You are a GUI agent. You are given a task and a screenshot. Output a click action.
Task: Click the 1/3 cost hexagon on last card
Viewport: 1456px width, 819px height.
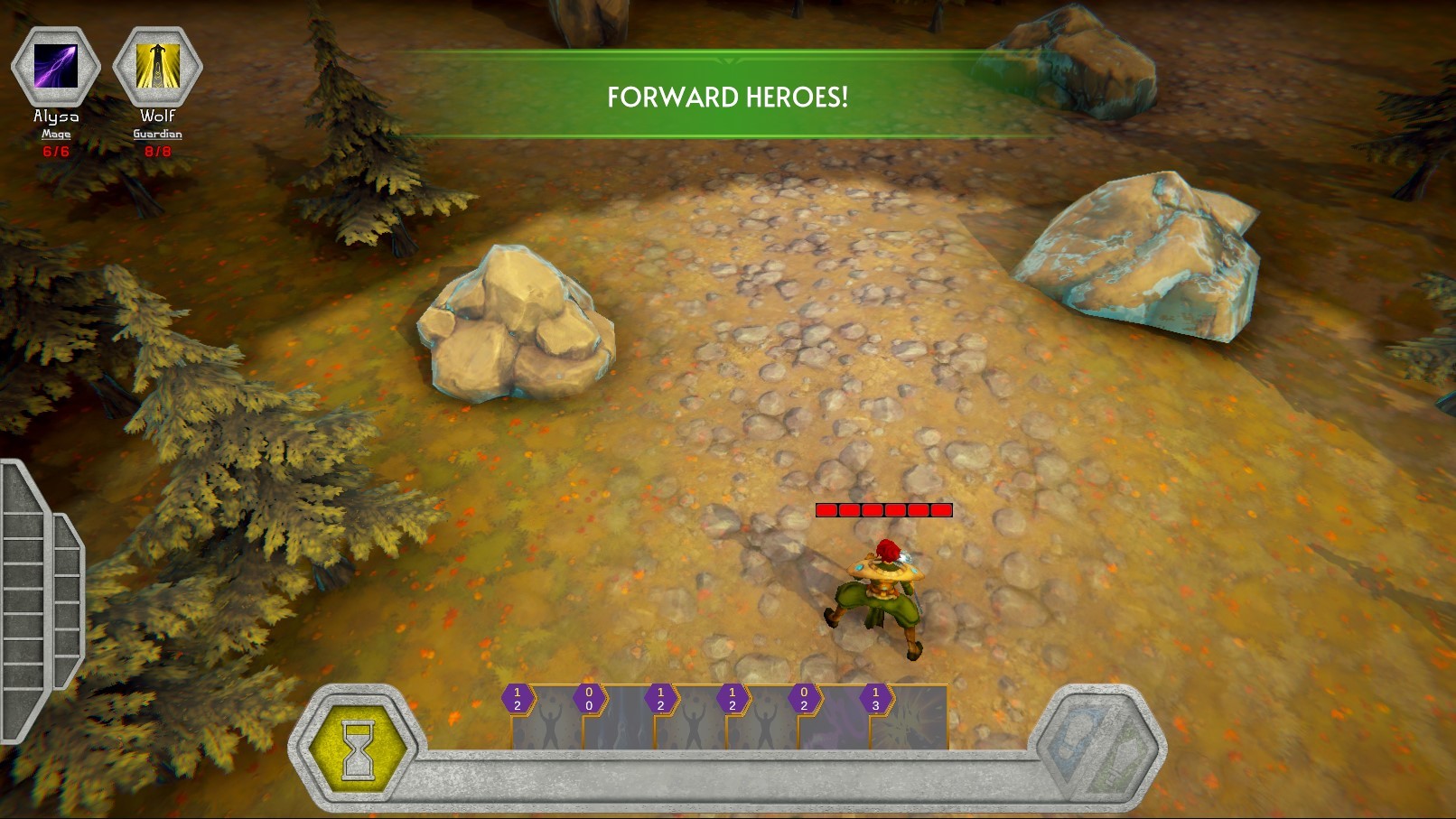click(x=874, y=698)
